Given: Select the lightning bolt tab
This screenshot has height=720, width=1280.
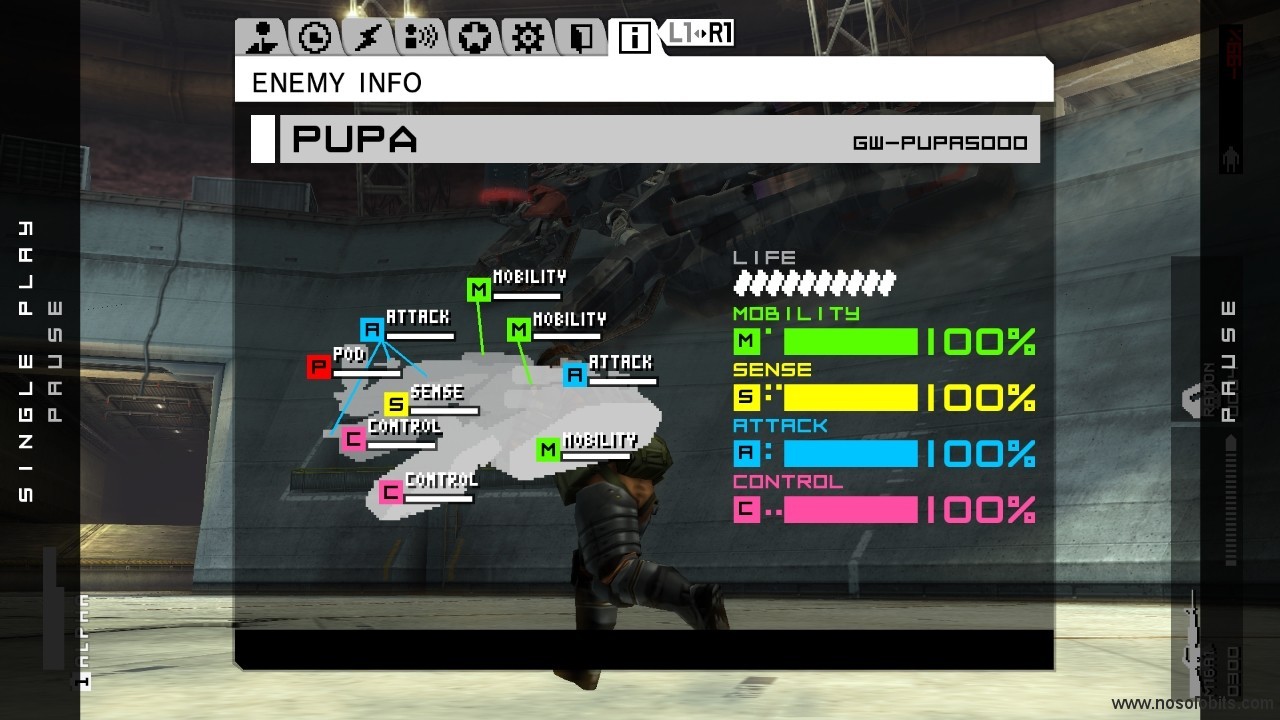Looking at the screenshot, I should 367,38.
